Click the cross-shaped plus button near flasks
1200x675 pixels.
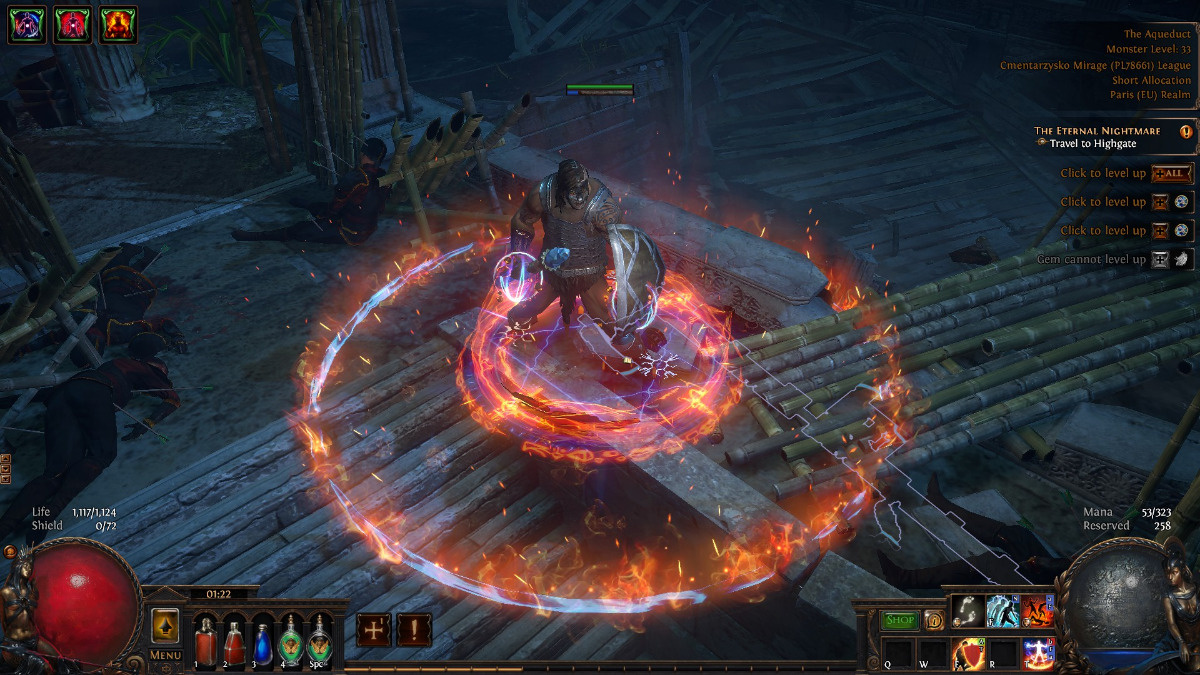click(x=374, y=630)
